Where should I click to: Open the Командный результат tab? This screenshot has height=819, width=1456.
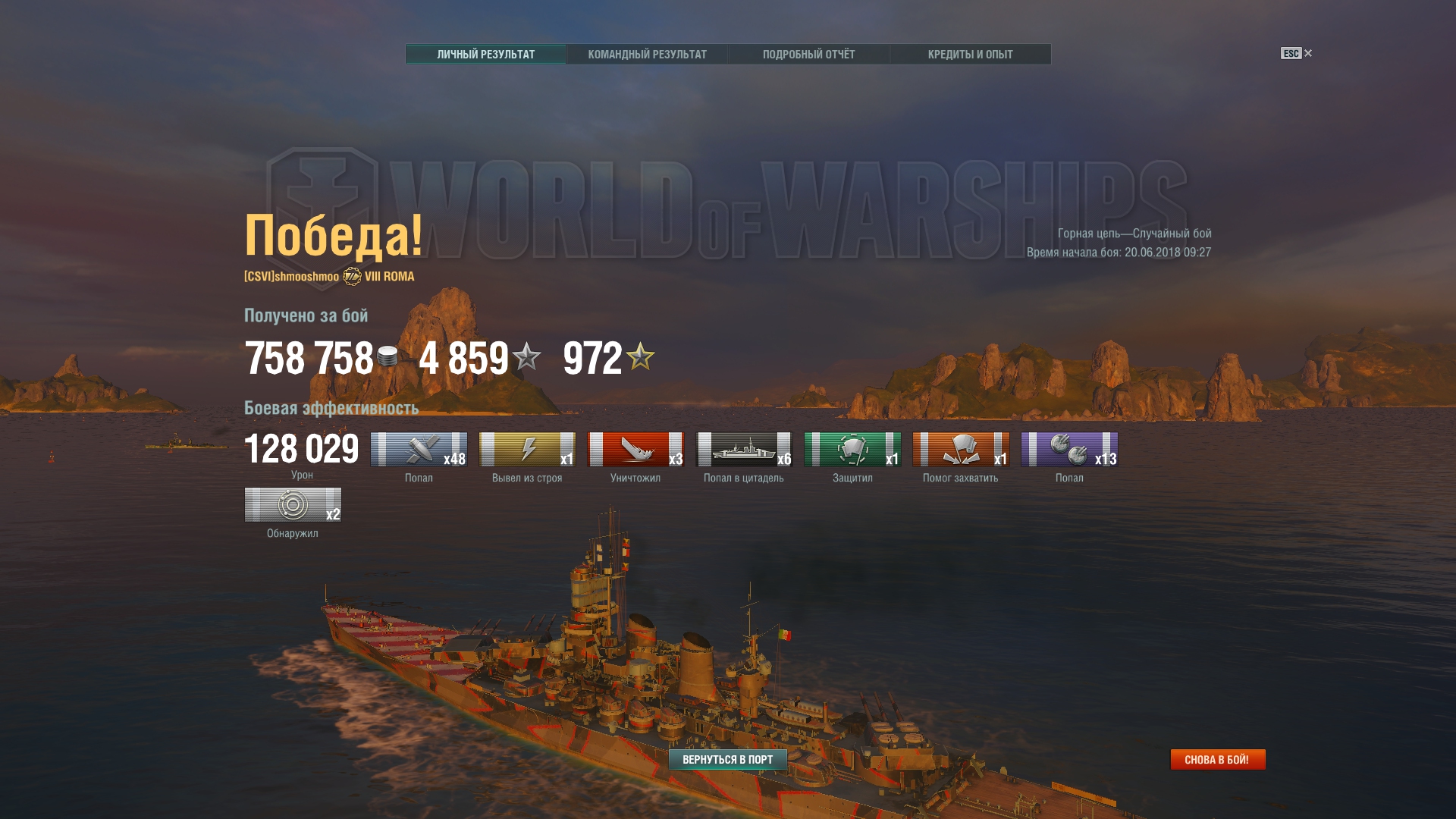coord(647,55)
